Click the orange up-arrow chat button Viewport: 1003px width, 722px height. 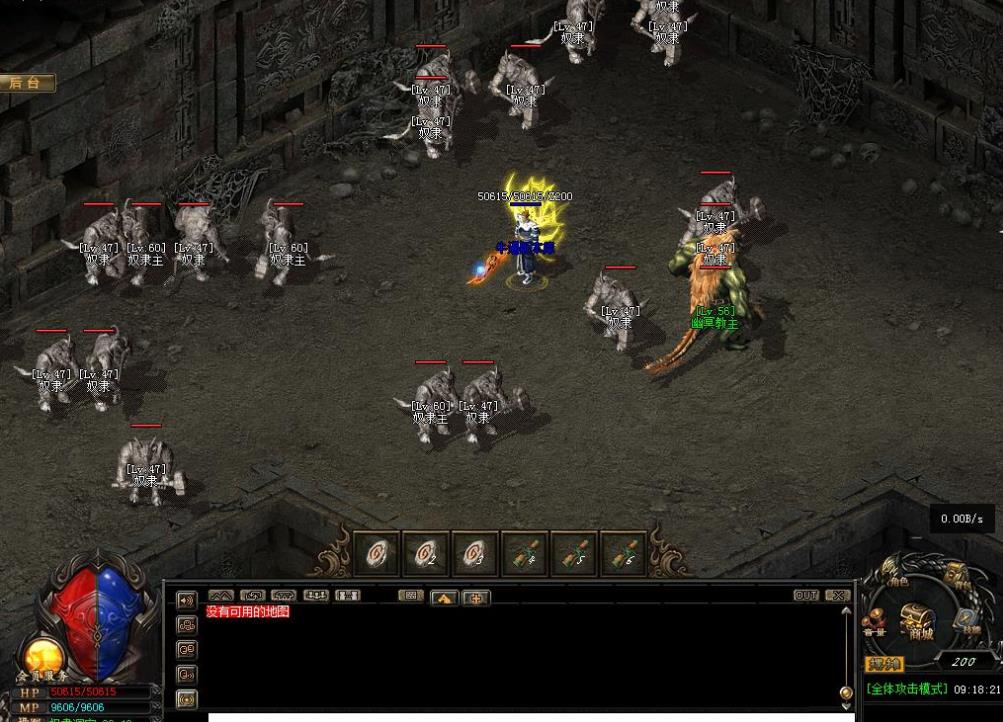click(444, 598)
